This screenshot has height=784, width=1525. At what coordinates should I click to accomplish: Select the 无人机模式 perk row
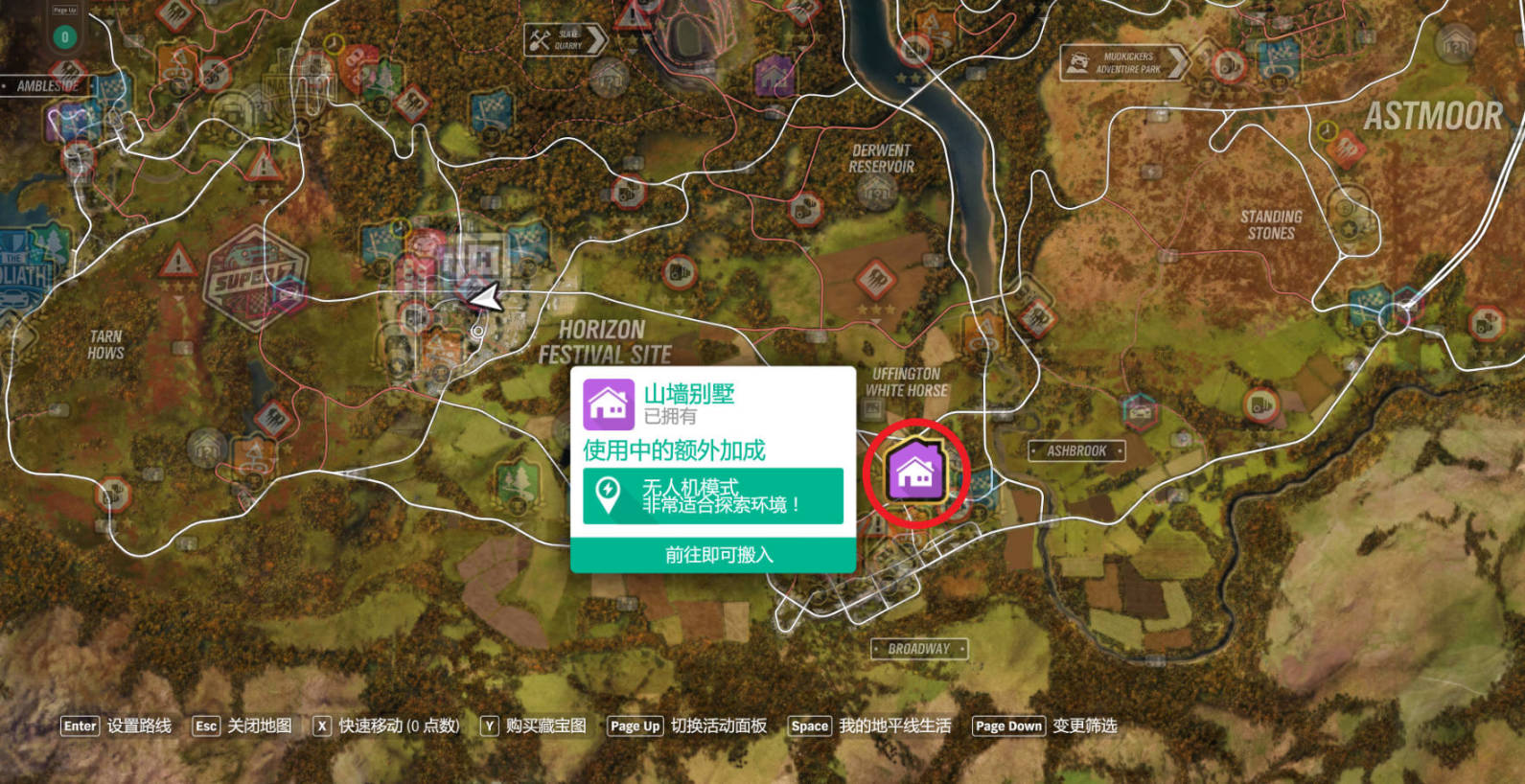[713, 496]
